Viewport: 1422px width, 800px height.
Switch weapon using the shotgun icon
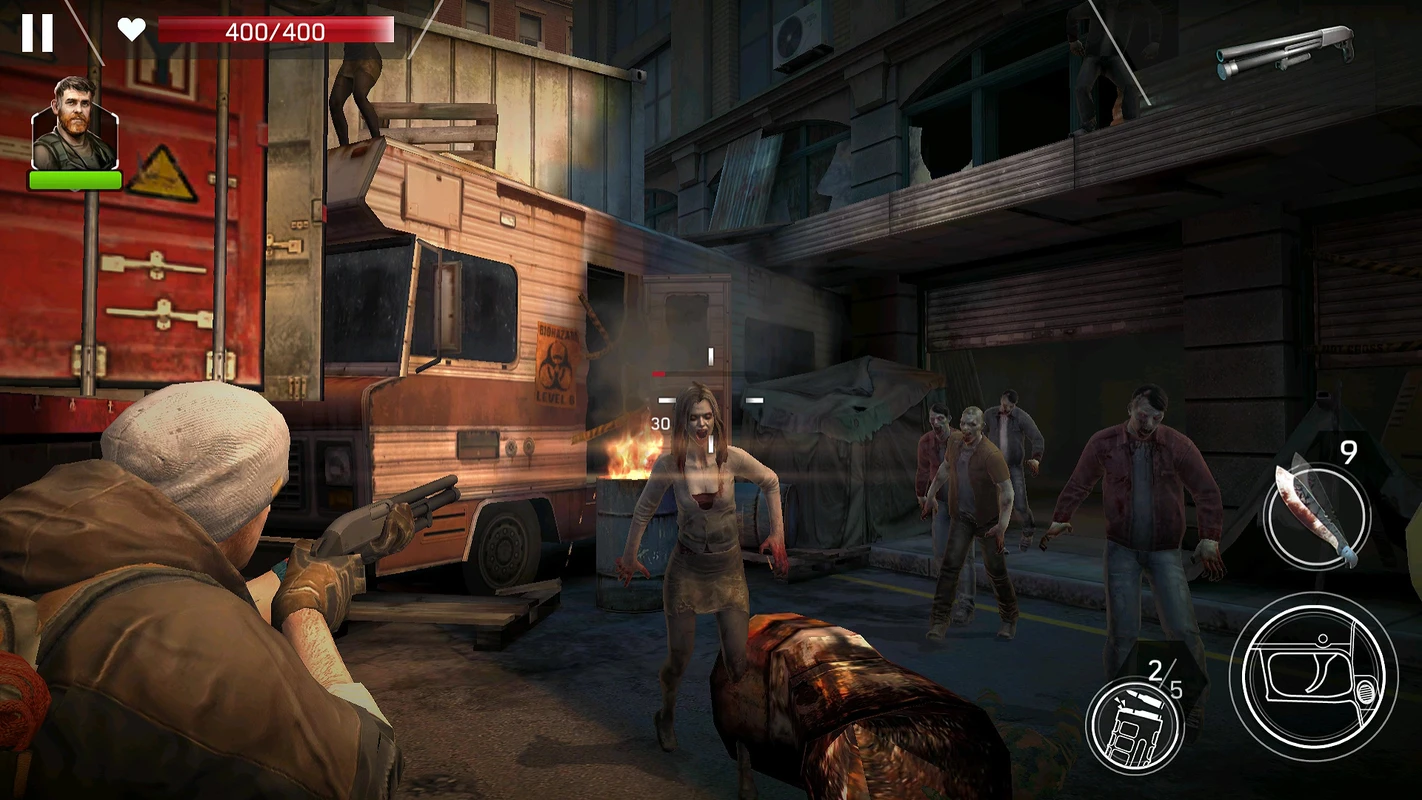(x=1285, y=51)
